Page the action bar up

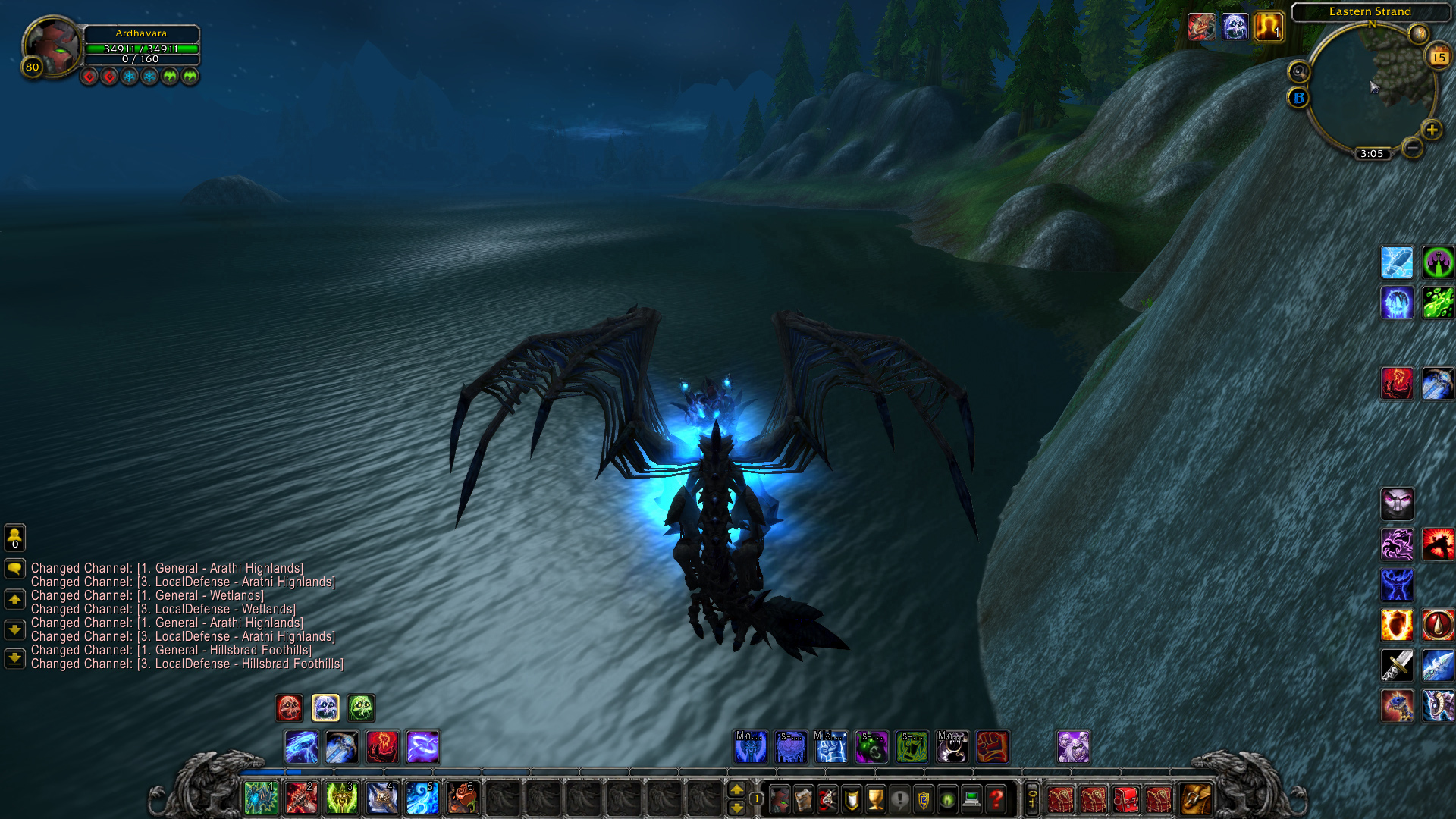click(x=736, y=789)
